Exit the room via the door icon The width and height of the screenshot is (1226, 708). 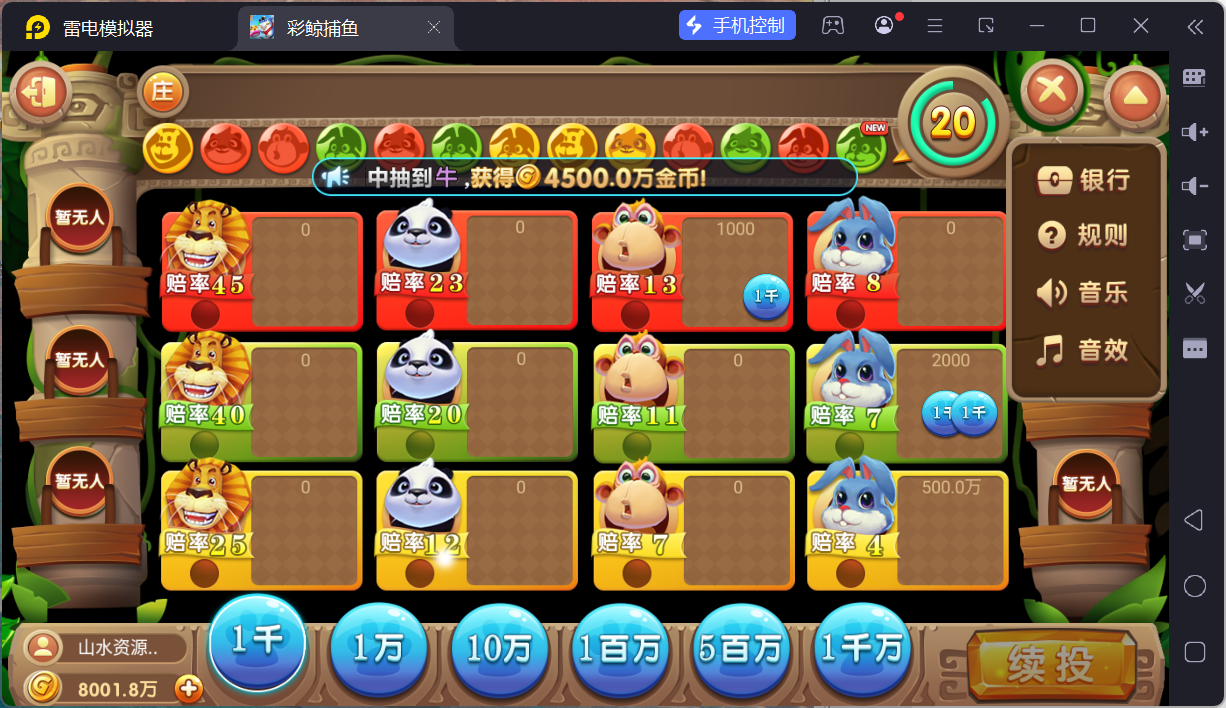tap(41, 93)
